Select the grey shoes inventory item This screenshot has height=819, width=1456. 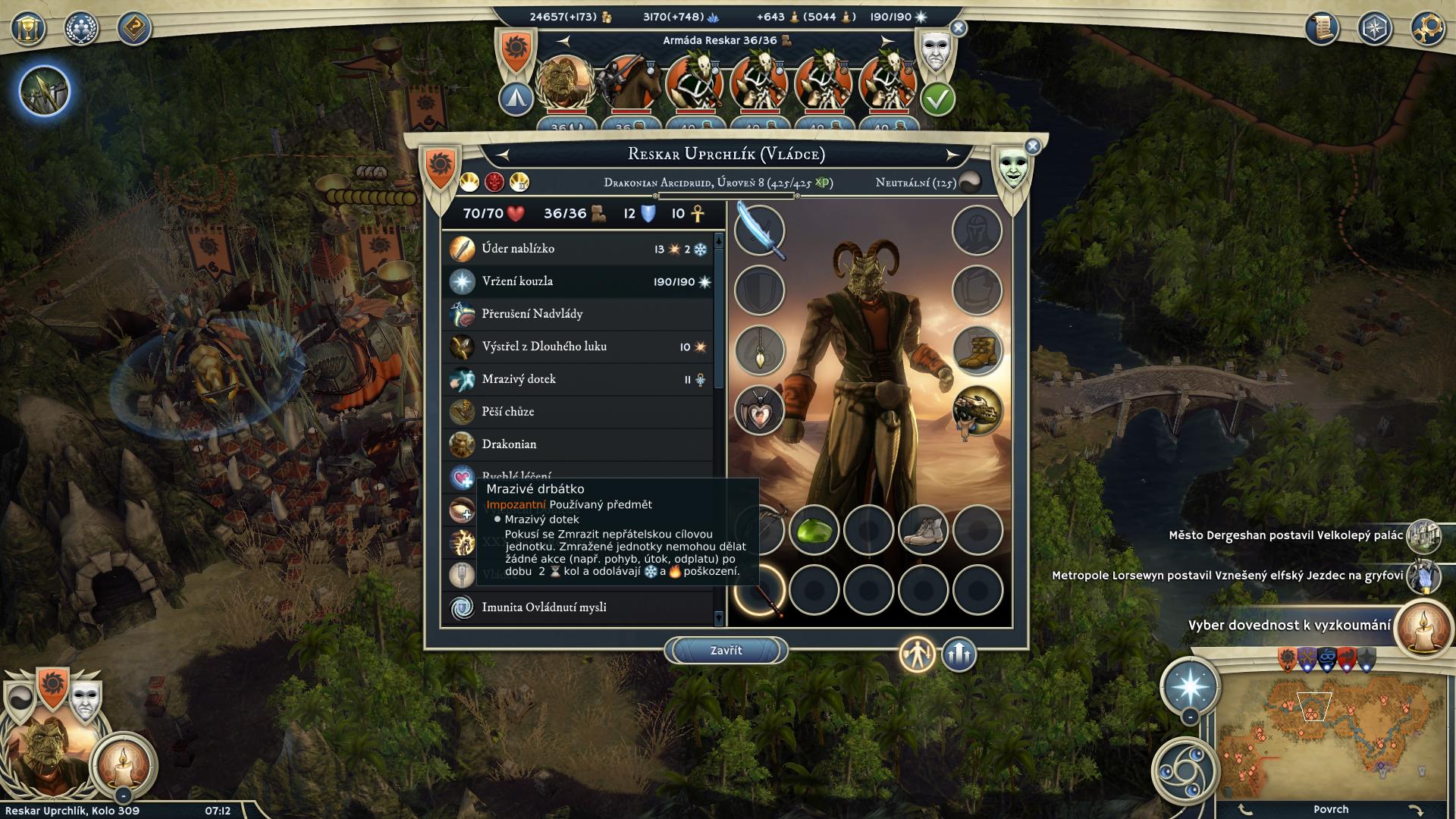click(923, 530)
